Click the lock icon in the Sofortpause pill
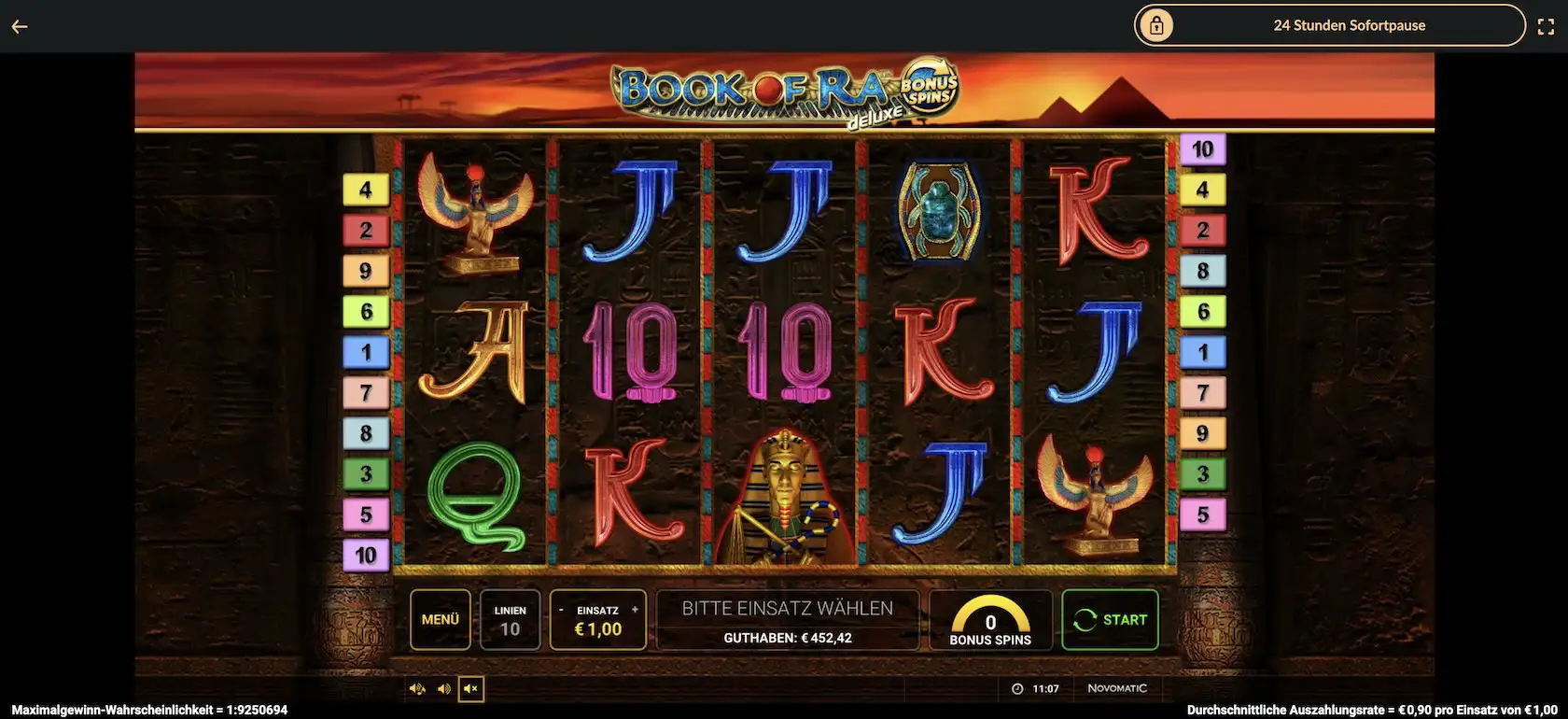Viewport: 1568px width, 719px height. [1157, 25]
